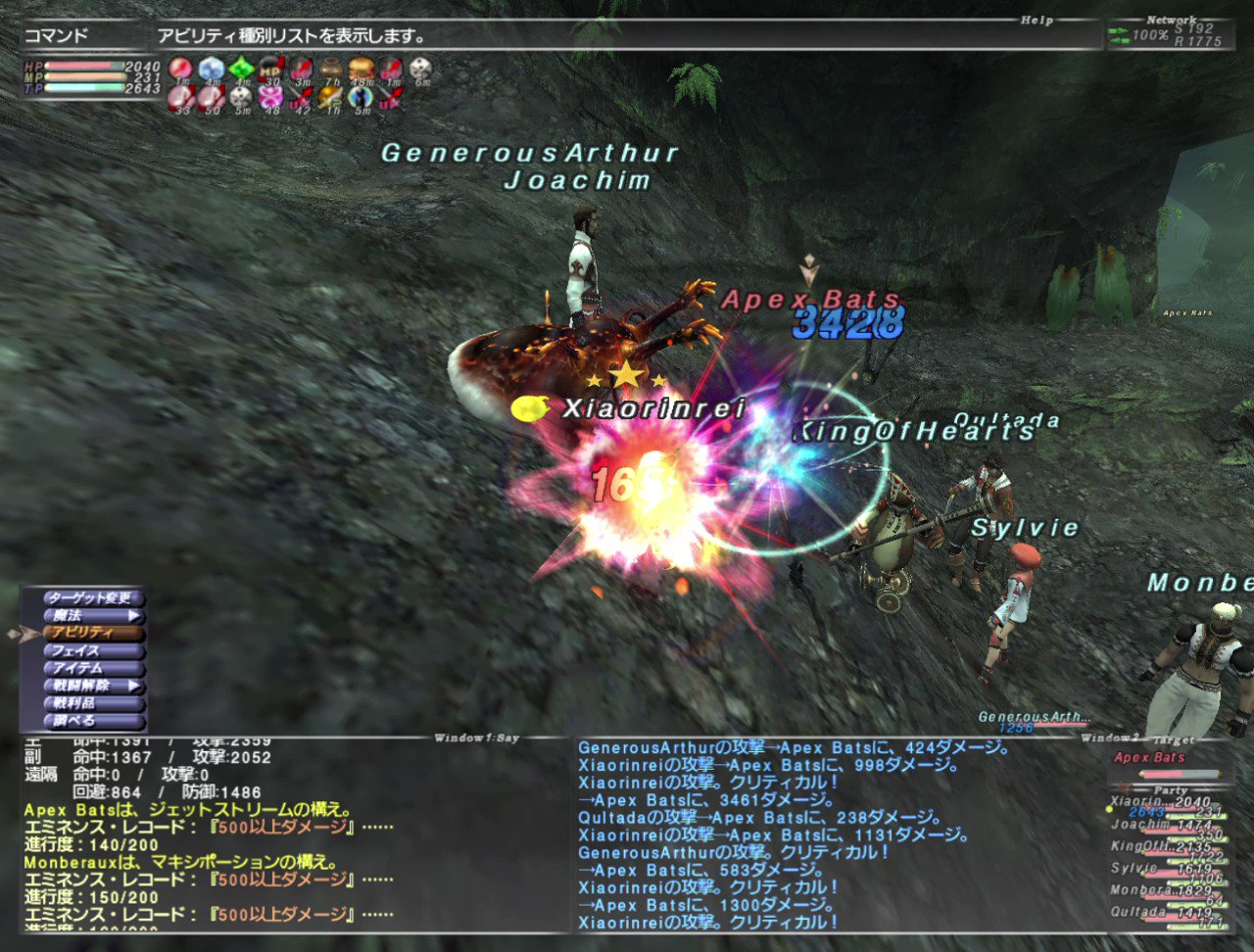Click the red Haste buff icon
1254x952 pixels.
178,69
